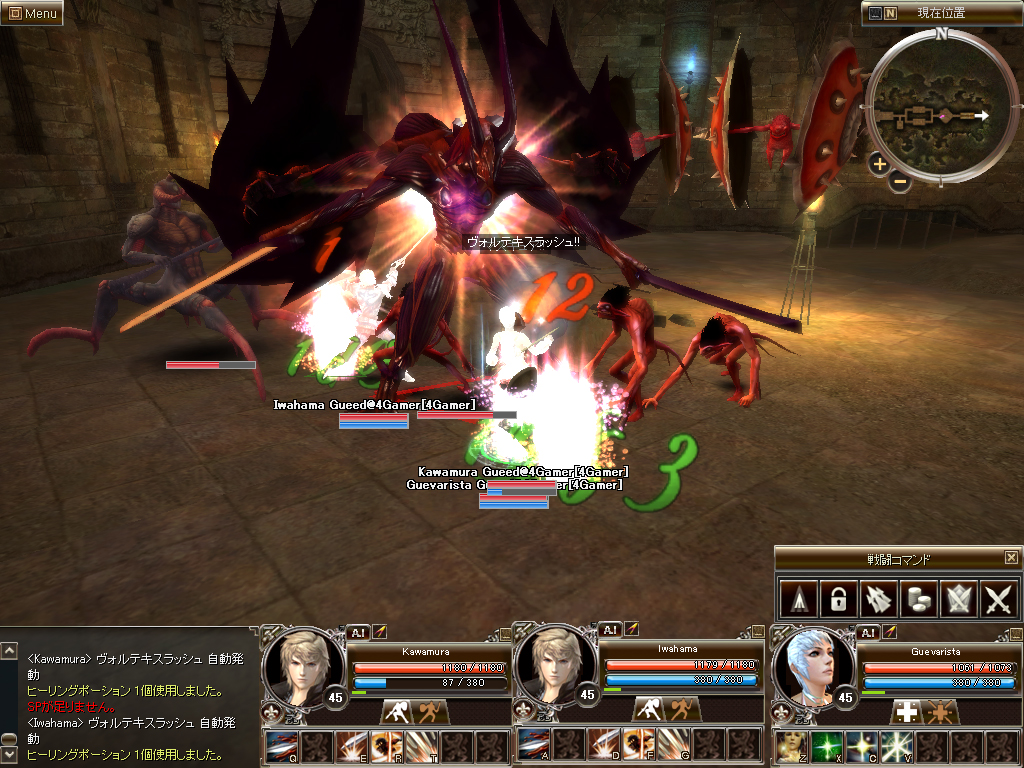Select the padlock battle command
Screen dimensions: 1024x768
pos(836,599)
